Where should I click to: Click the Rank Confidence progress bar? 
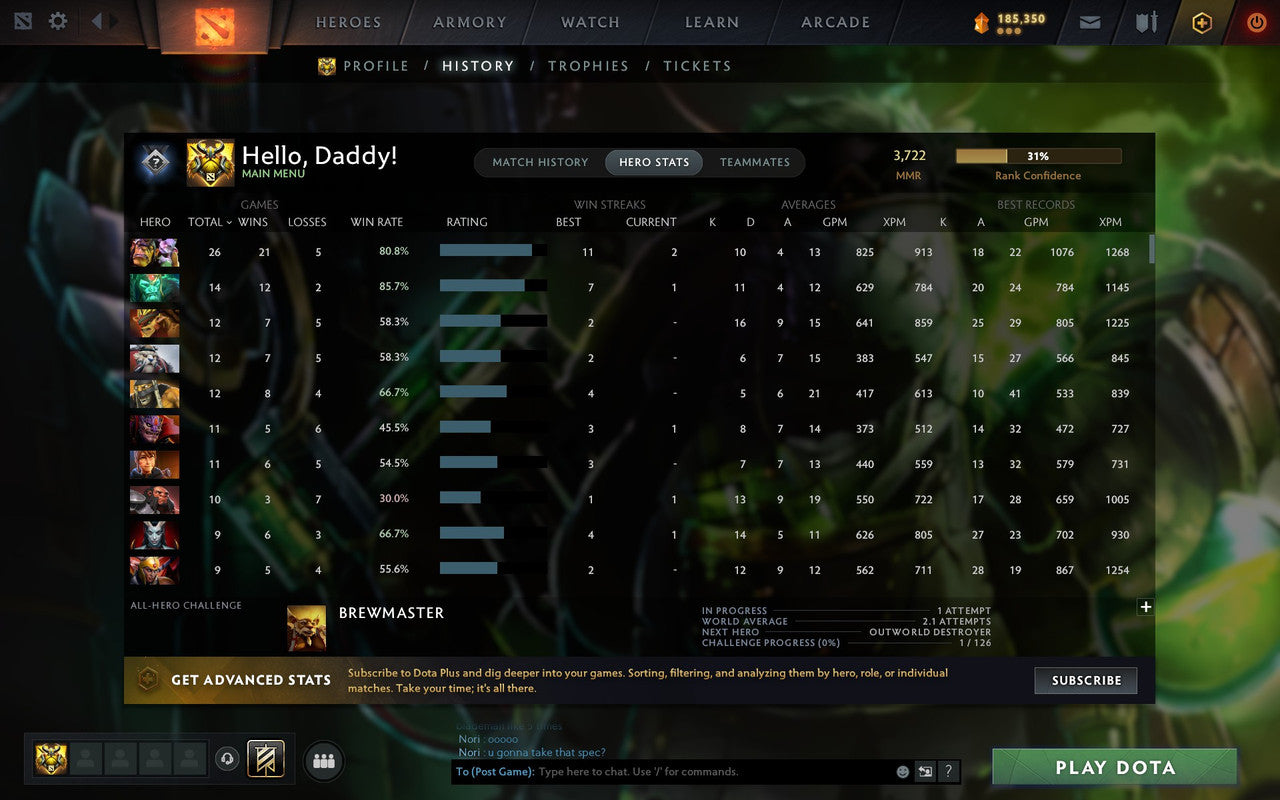[1039, 156]
